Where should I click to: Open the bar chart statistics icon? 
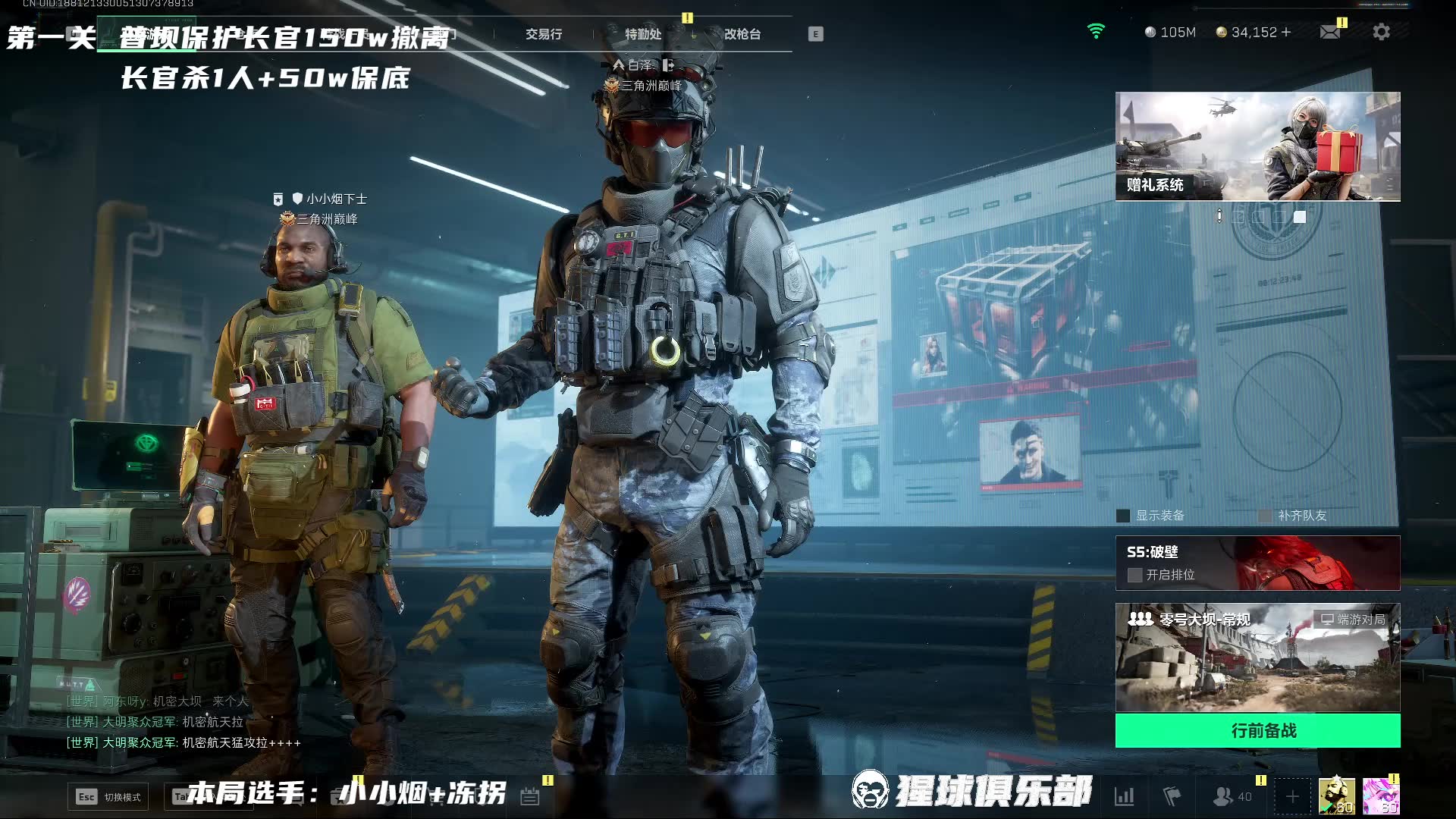[1124, 796]
